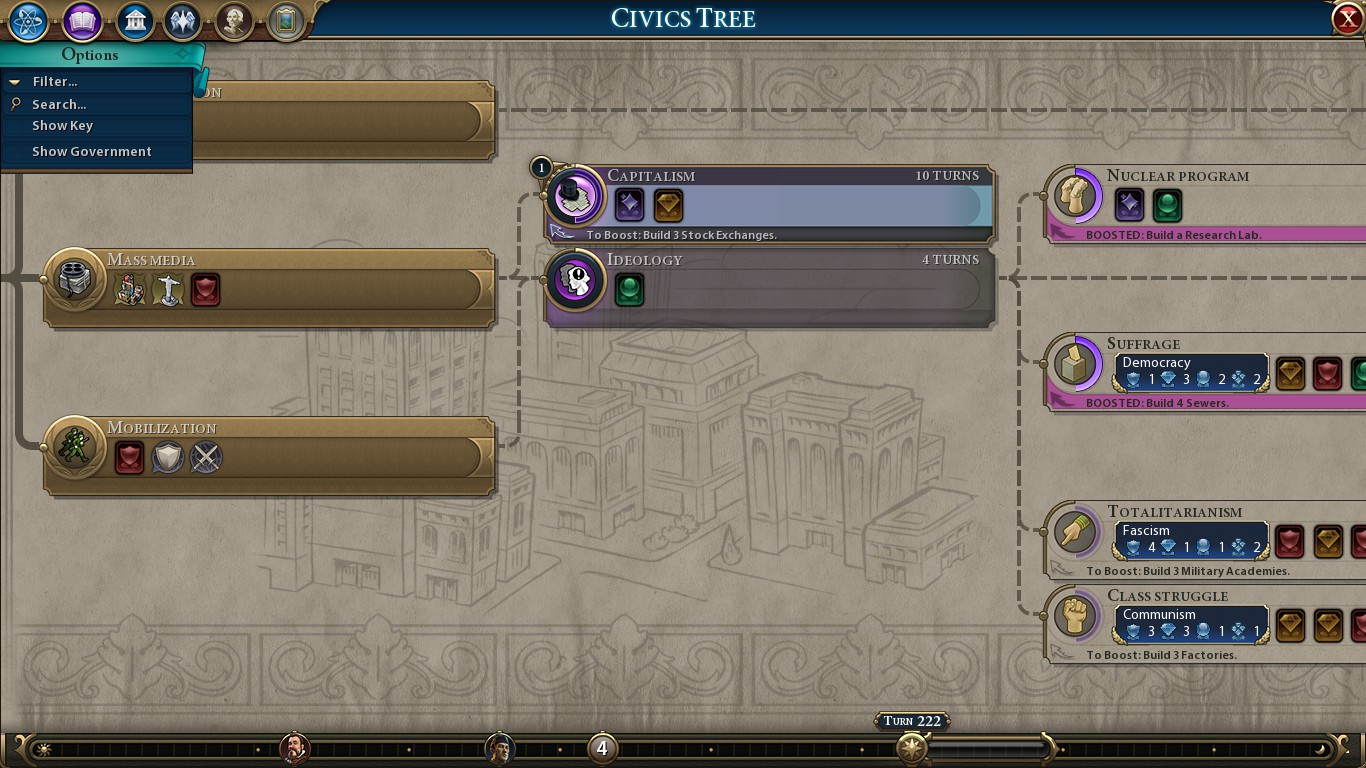Open the Technology Tree with the atom icon
Viewport: 1366px width, 768px height.
[27, 20]
